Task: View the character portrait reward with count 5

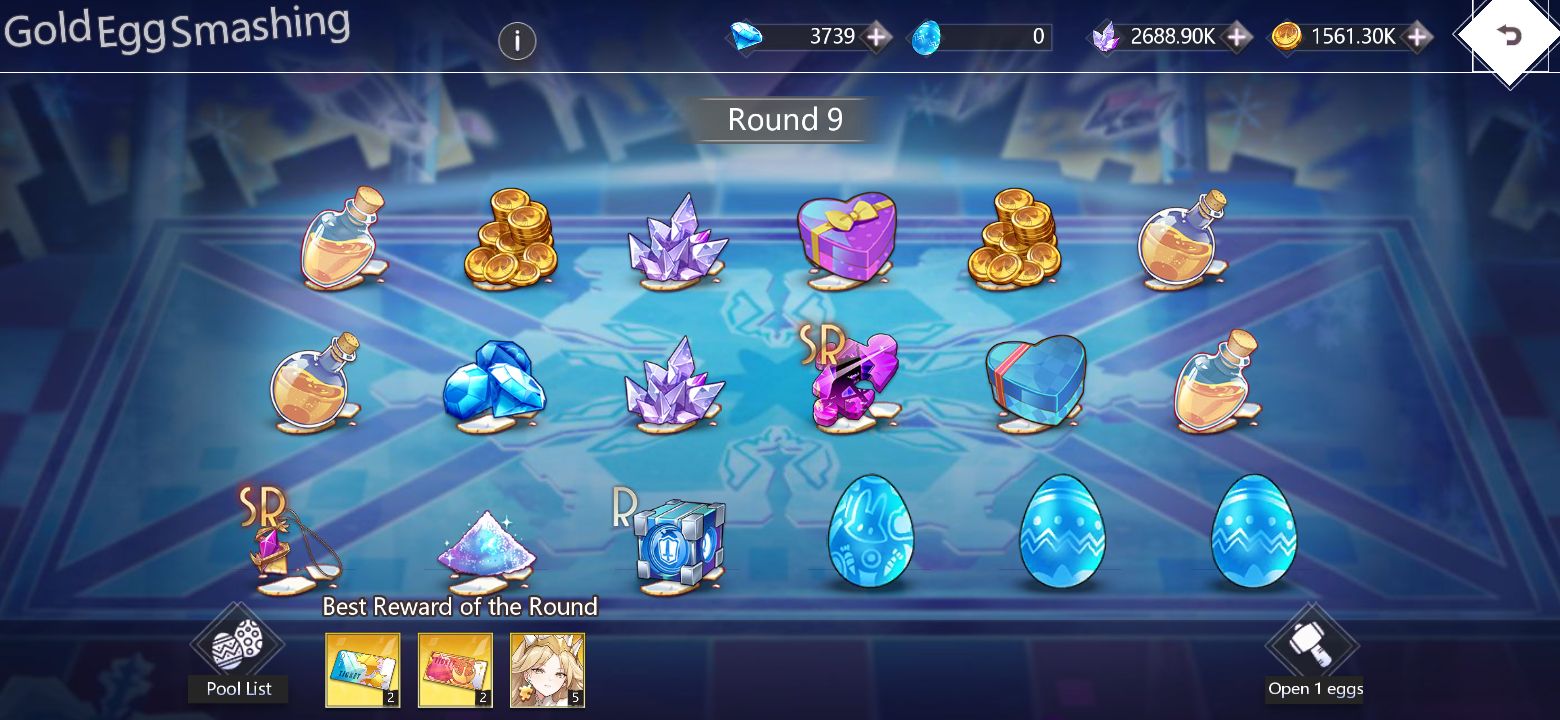Action: point(548,670)
